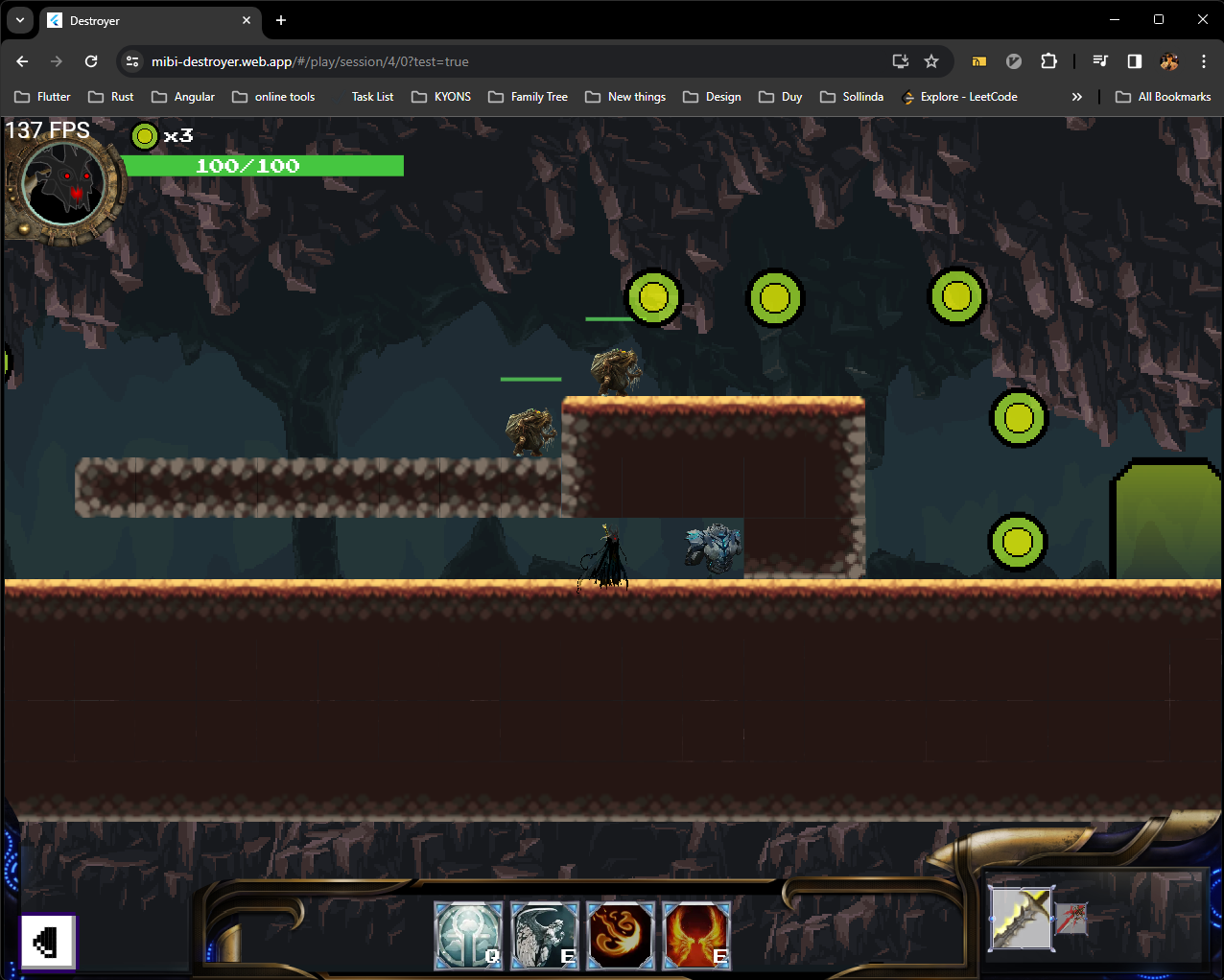Cast the swirling fireball skill
The height and width of the screenshot is (980, 1224).
[621, 935]
